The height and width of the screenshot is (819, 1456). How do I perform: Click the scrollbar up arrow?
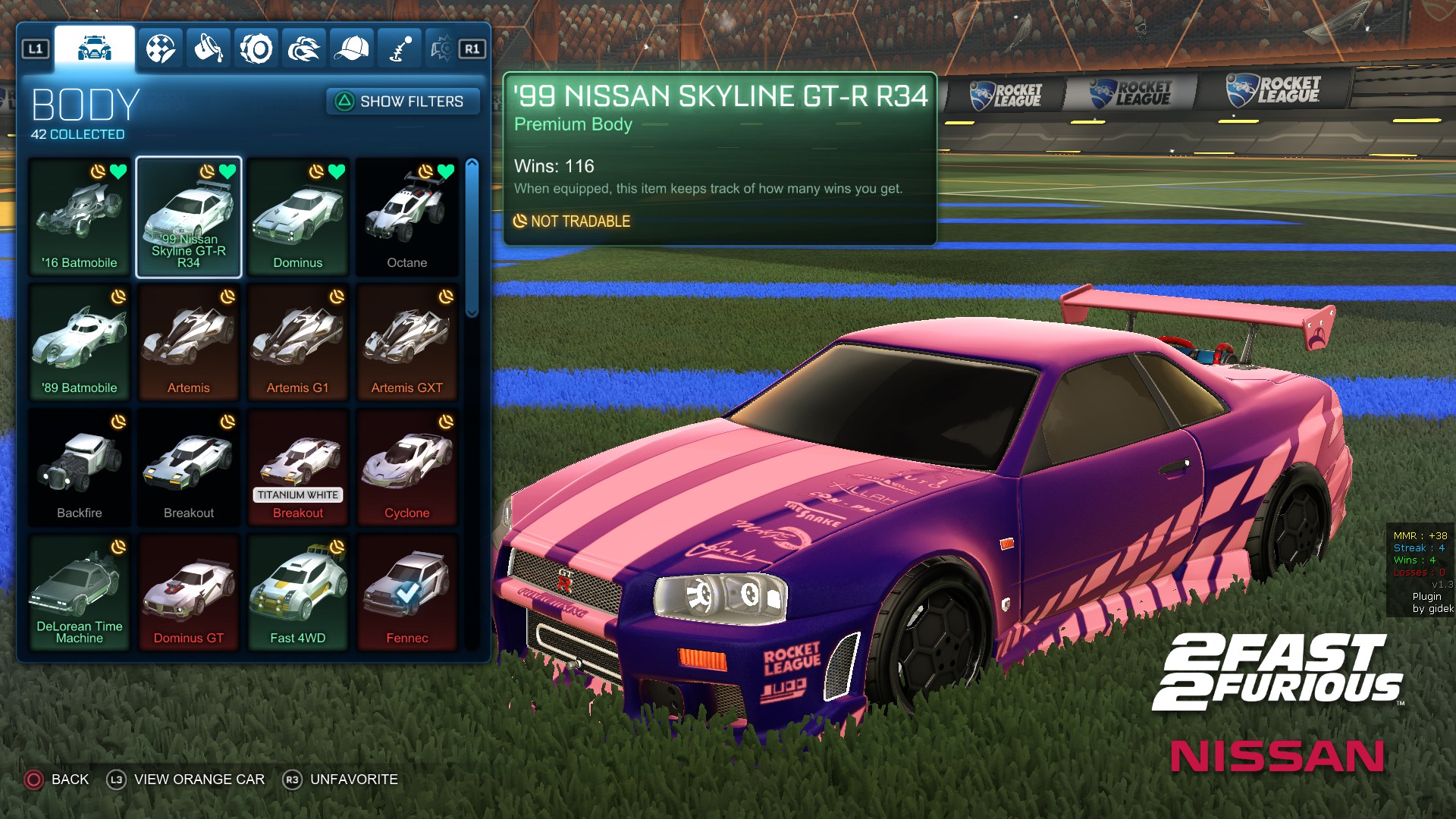[472, 163]
